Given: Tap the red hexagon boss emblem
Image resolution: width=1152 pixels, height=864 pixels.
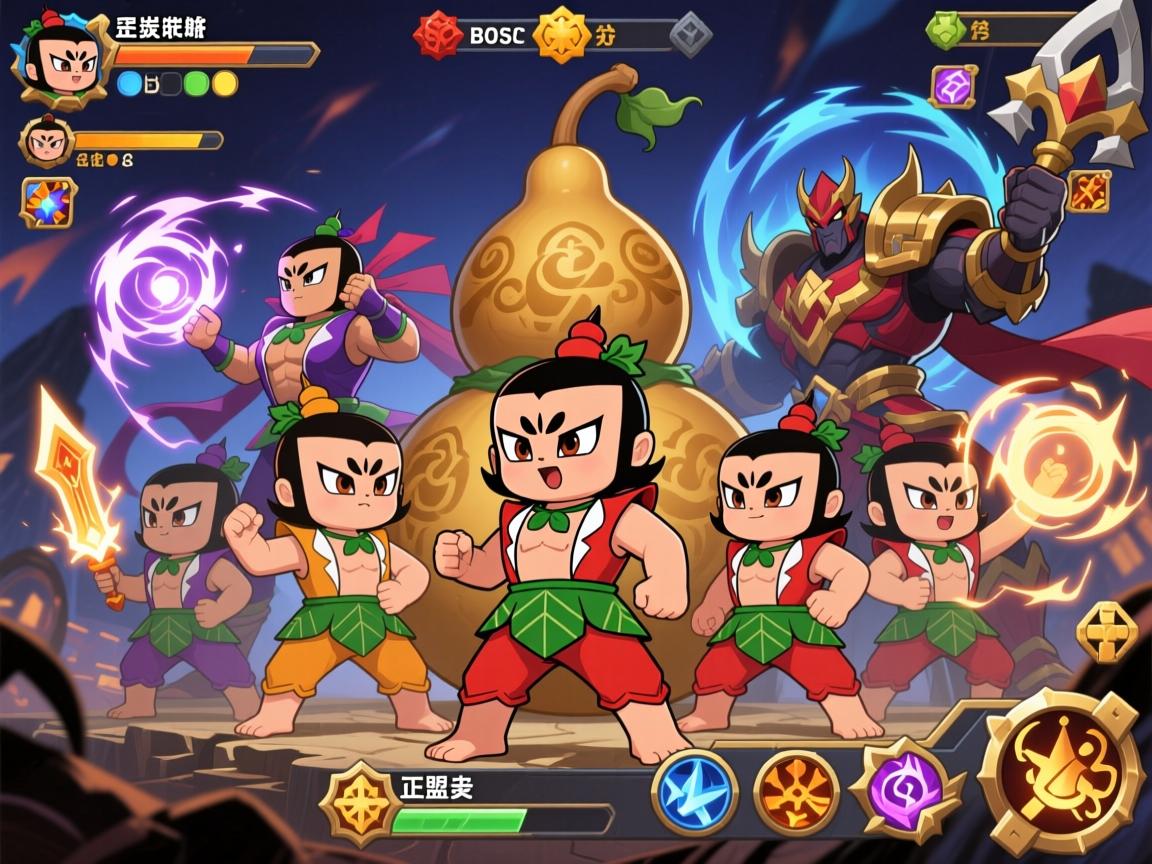Looking at the screenshot, I should click(438, 36).
